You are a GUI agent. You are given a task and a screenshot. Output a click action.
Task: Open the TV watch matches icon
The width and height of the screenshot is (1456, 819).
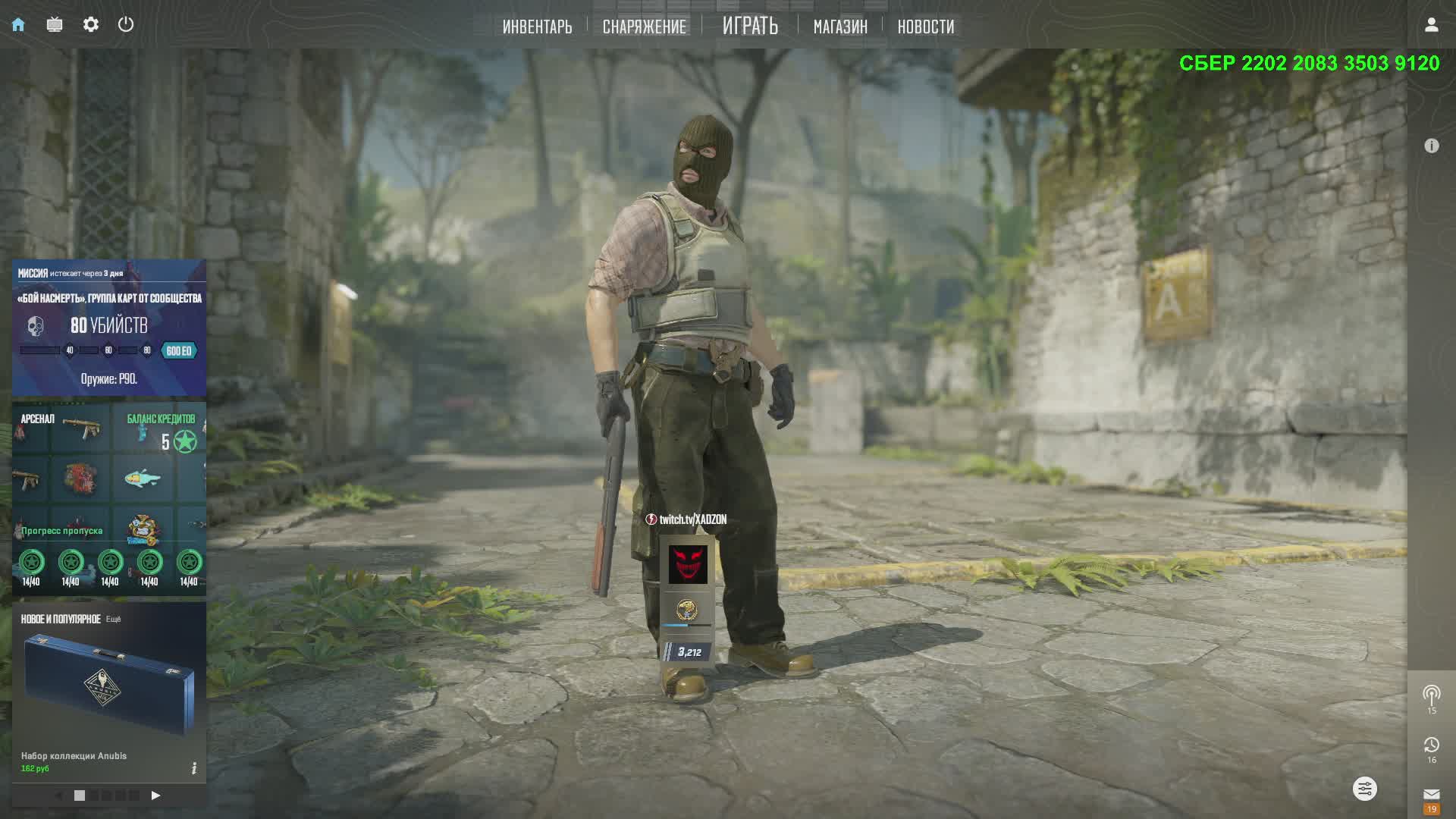click(x=55, y=25)
